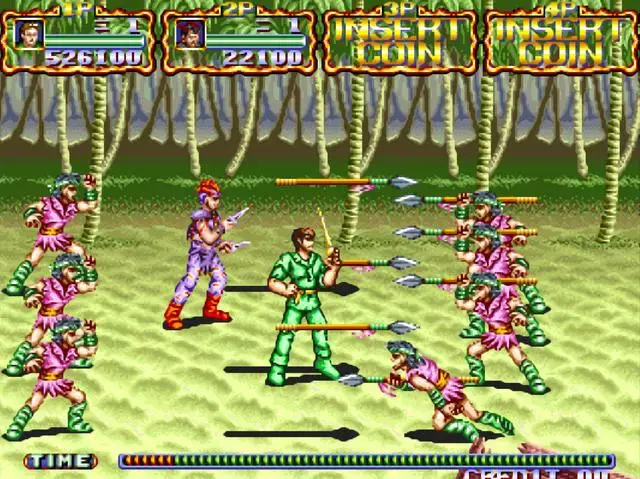The height and width of the screenshot is (479, 640).
Task: Select the 4P Insert Coin panel
Action: point(562,40)
